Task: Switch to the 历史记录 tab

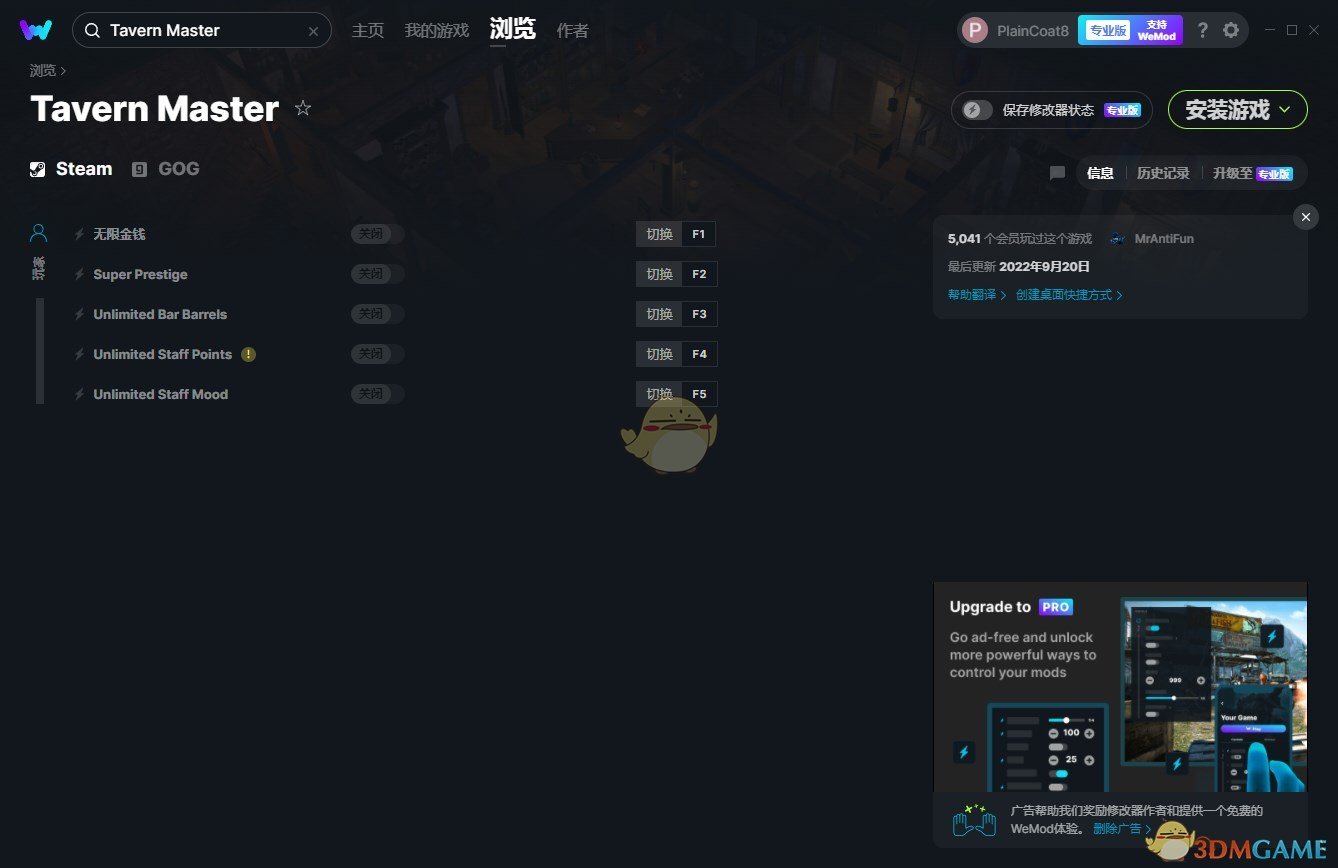Action: pos(1163,172)
